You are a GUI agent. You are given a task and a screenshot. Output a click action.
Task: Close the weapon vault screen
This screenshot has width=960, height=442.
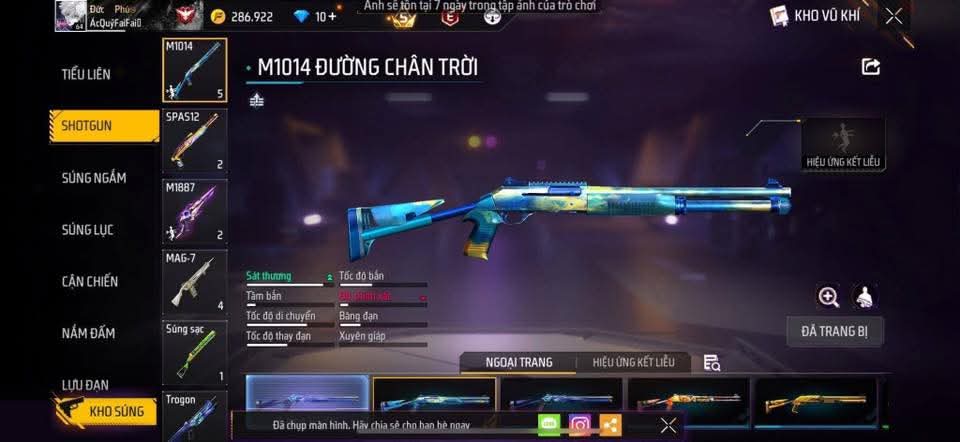tap(894, 15)
